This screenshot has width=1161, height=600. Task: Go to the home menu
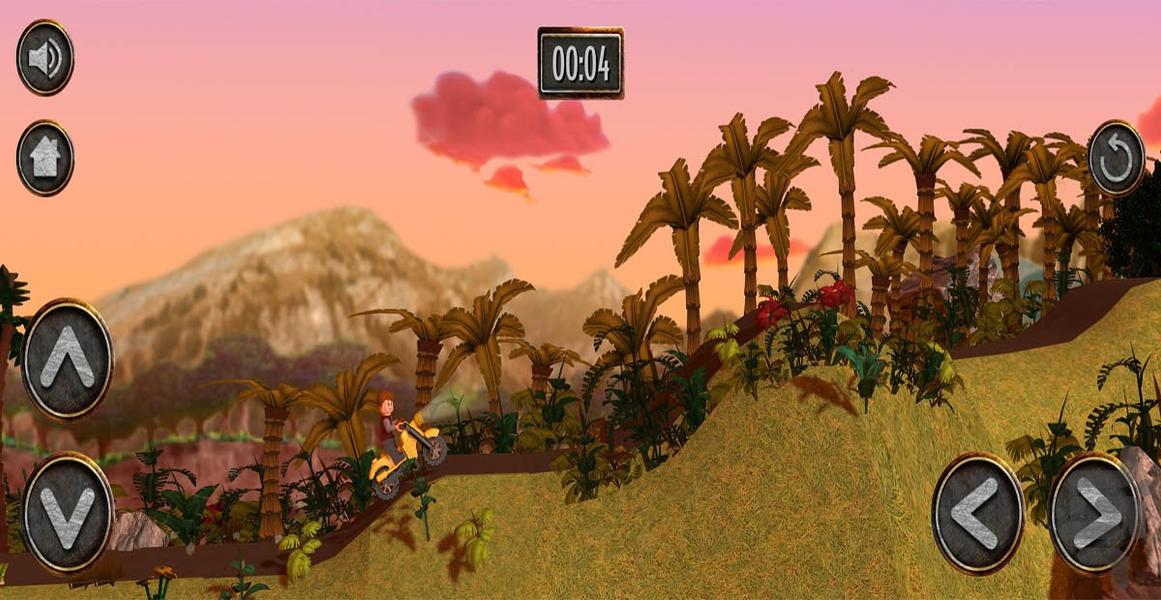pyautogui.click(x=45, y=158)
